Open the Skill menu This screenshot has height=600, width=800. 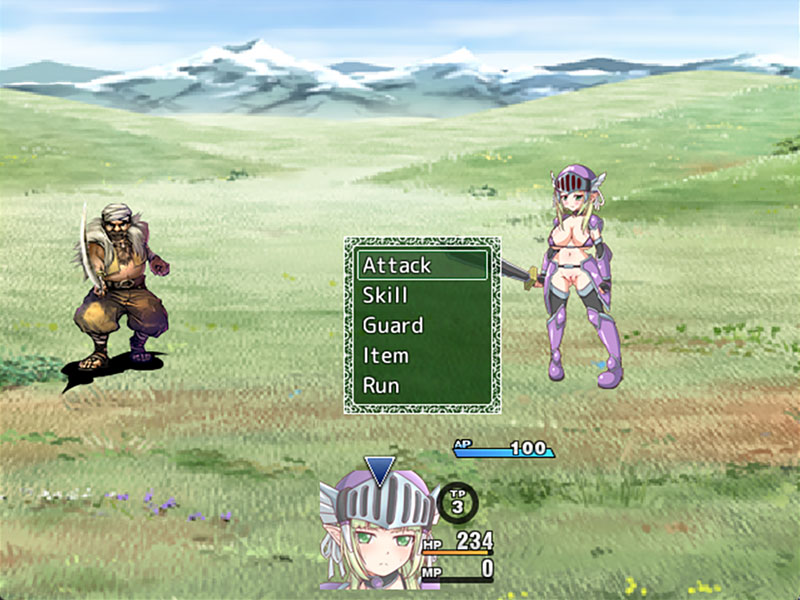(422, 295)
